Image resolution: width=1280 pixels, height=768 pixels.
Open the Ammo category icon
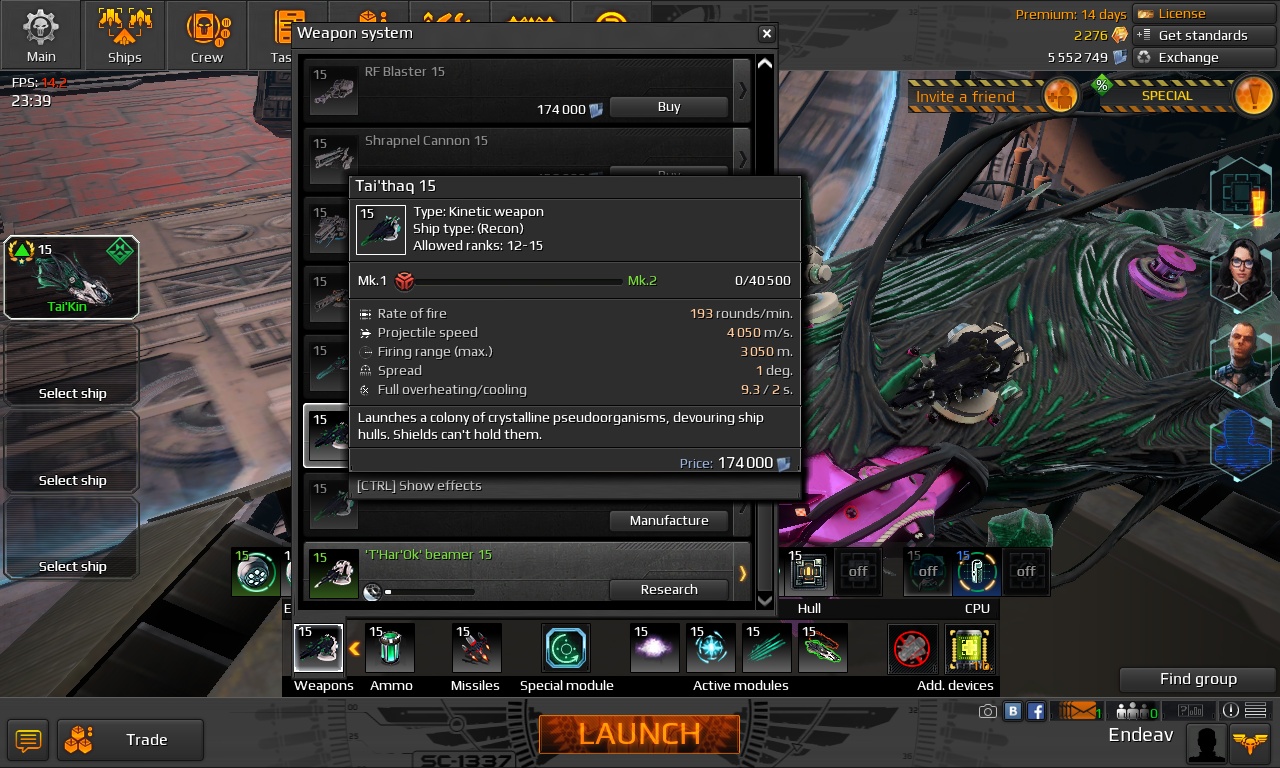coord(390,647)
